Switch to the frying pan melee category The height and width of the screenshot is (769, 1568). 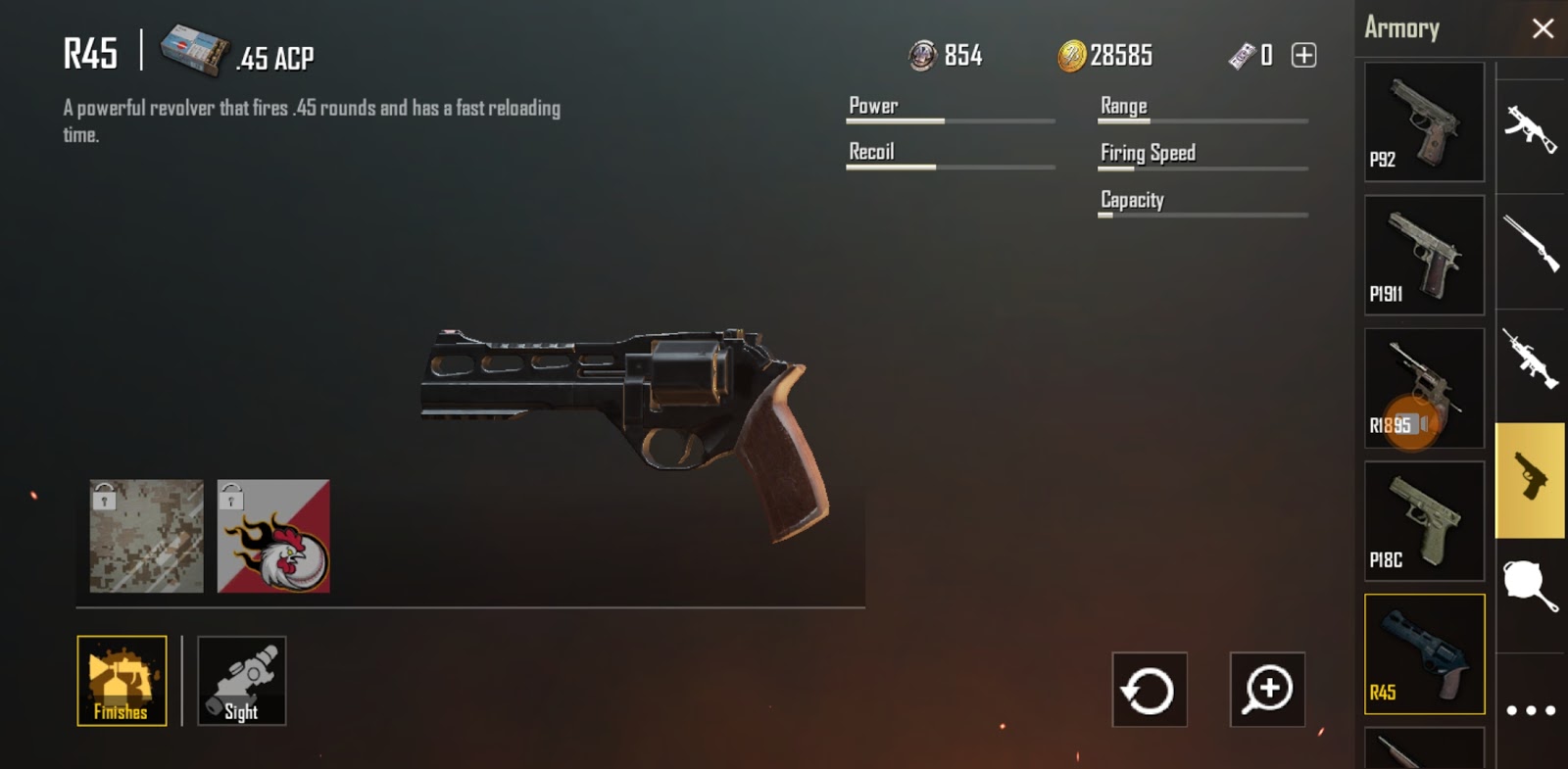(x=1531, y=586)
